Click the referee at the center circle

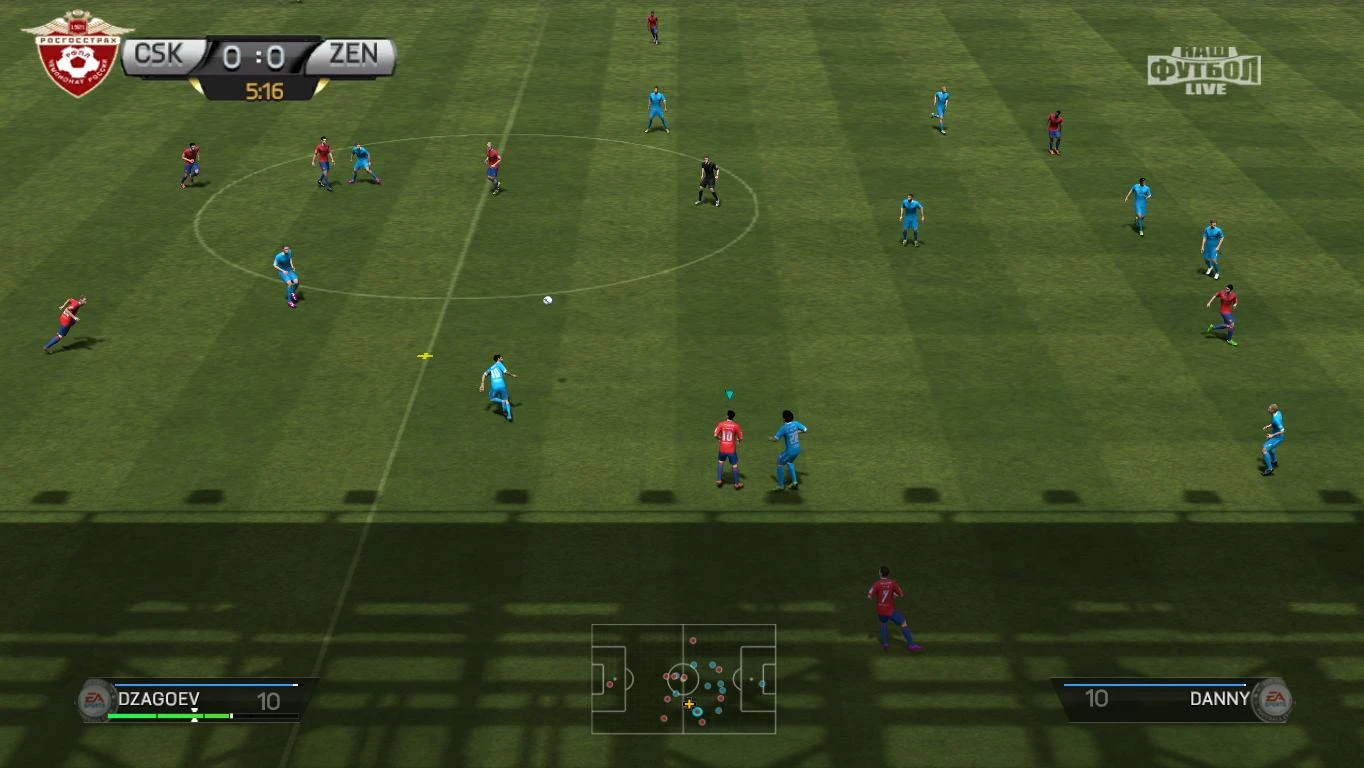pyautogui.click(x=708, y=180)
